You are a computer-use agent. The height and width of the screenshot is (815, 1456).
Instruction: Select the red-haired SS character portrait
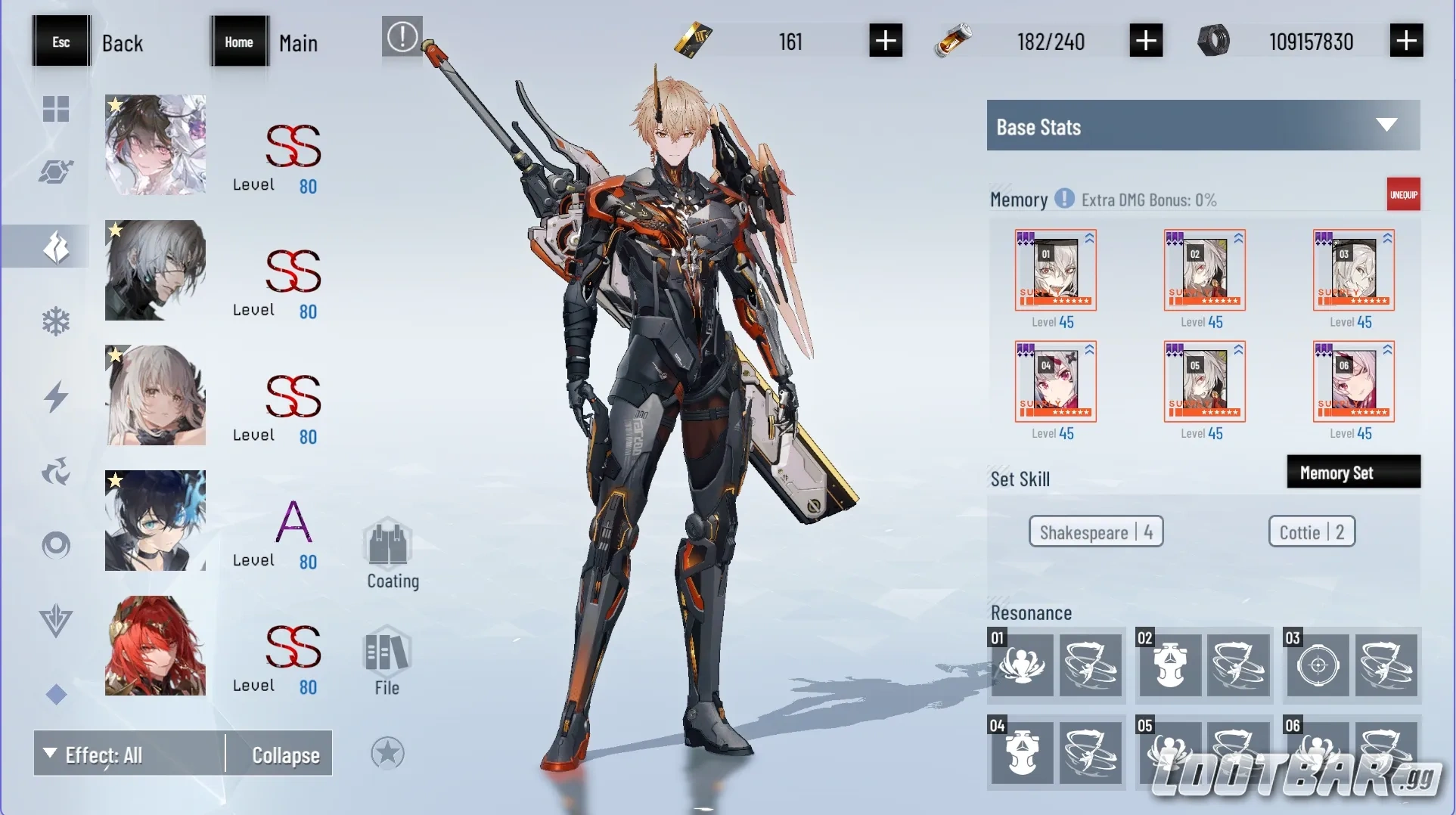click(x=155, y=646)
